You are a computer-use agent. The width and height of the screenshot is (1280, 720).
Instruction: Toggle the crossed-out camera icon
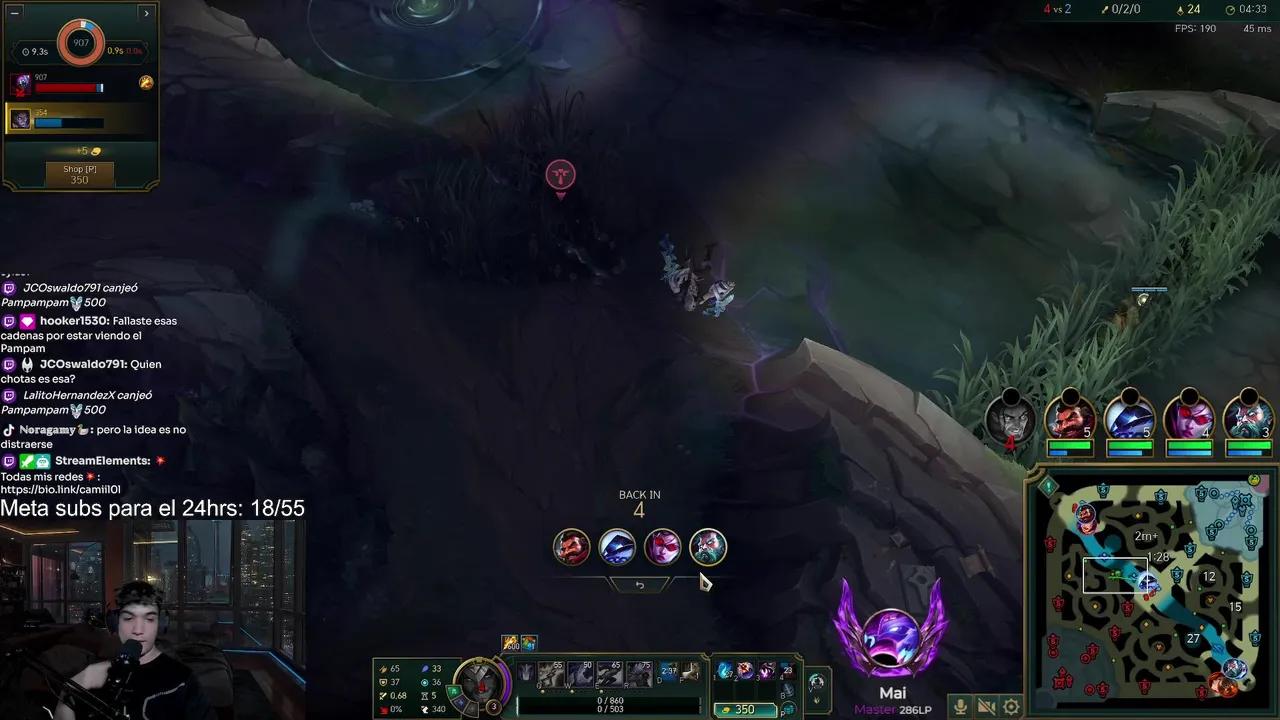click(986, 707)
